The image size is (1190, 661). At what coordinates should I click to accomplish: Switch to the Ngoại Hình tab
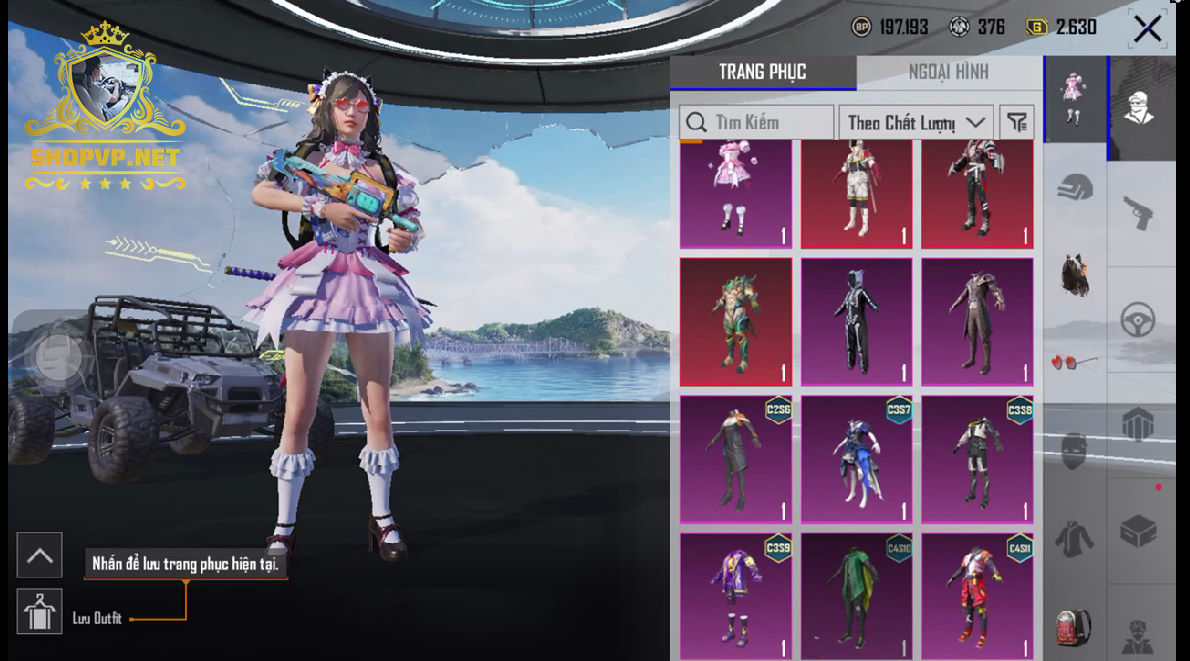click(x=948, y=72)
